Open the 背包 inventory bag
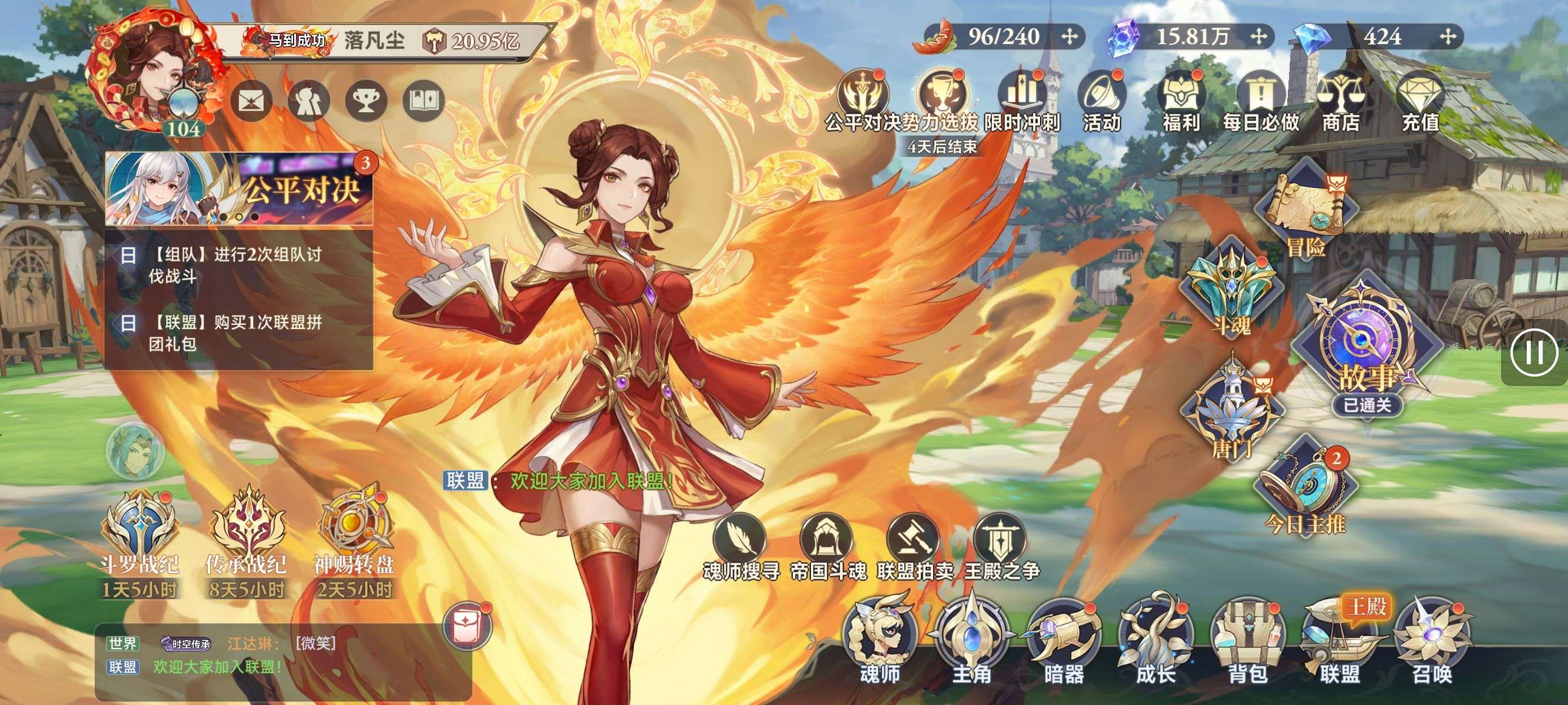This screenshot has width=1568, height=705. [x=1247, y=639]
